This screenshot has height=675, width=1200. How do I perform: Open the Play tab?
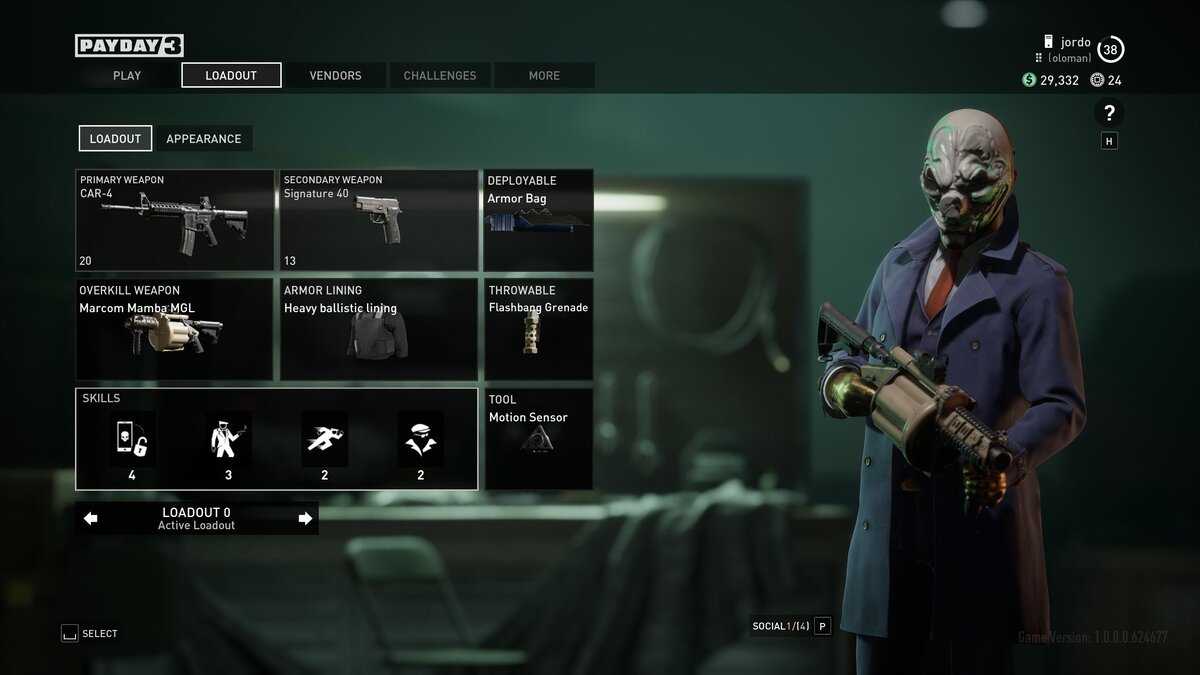tap(127, 75)
